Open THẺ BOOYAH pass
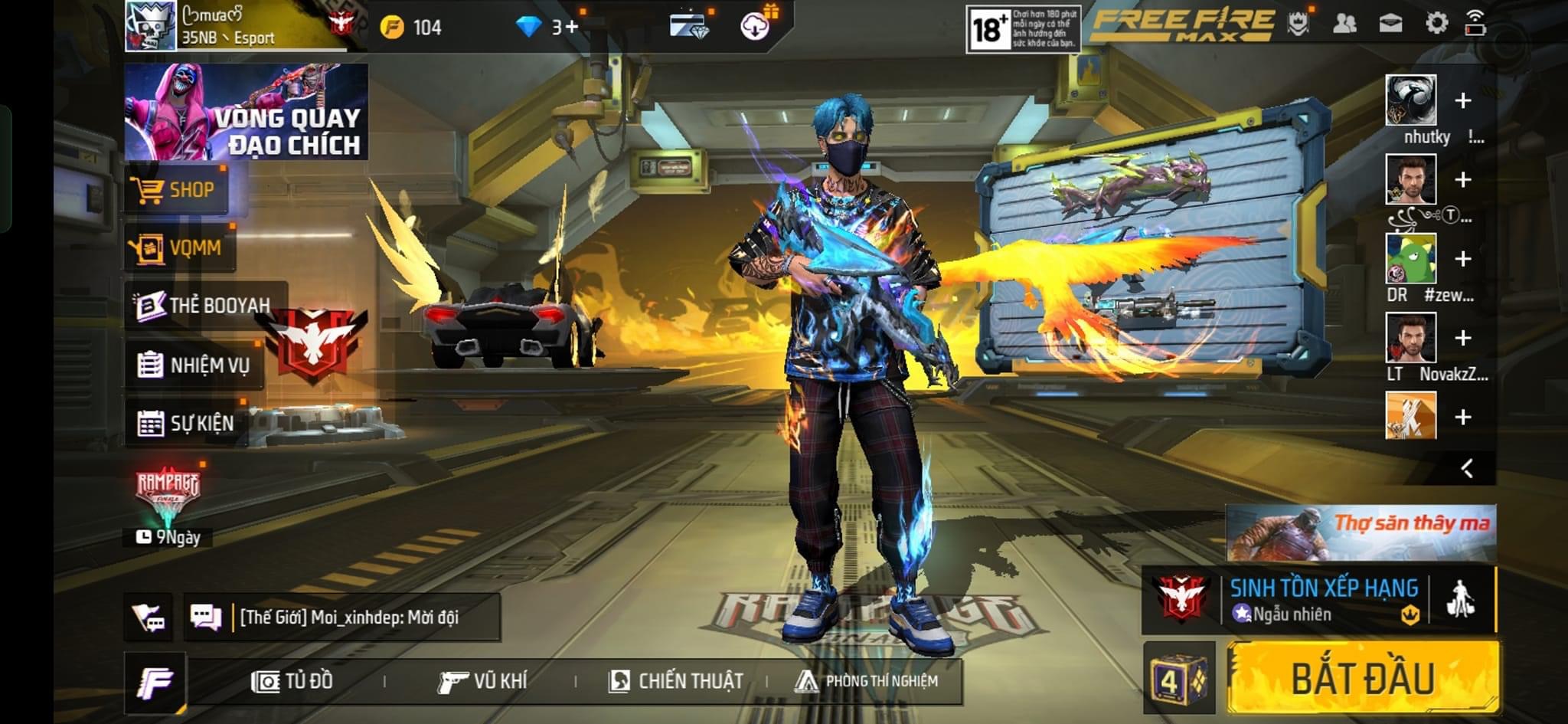Screen dimensions: 1568x724 click(204, 305)
